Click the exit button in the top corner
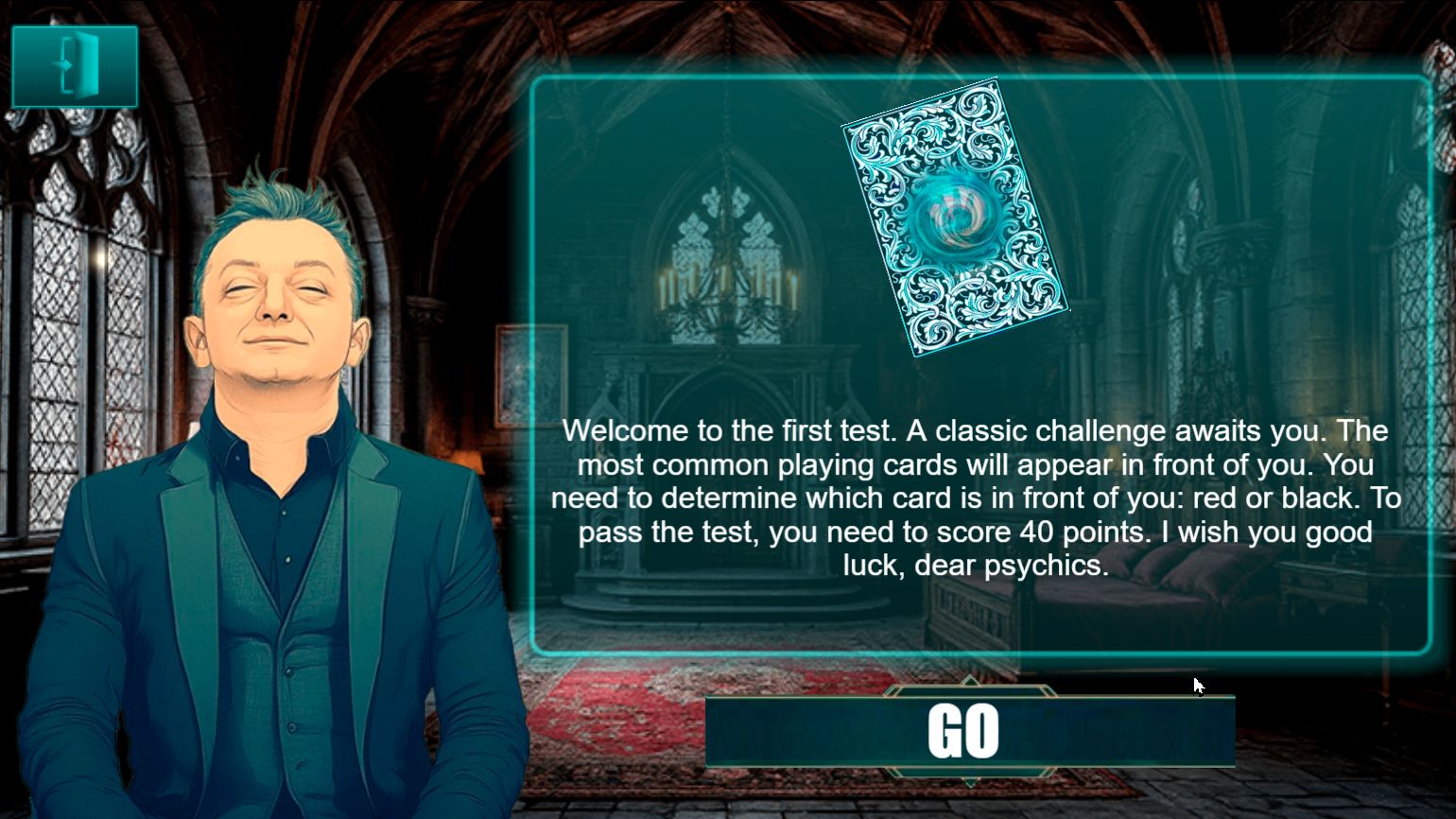The width and height of the screenshot is (1456, 819). coord(74,66)
